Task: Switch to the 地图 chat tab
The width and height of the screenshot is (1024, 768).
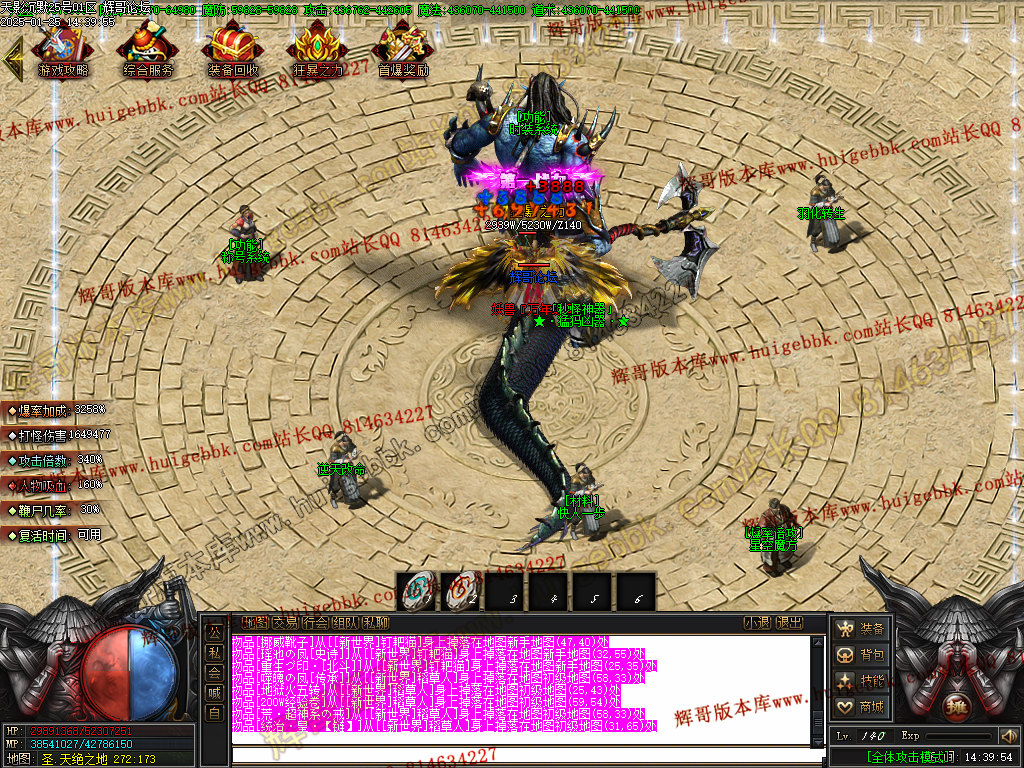Action: pyautogui.click(x=253, y=622)
